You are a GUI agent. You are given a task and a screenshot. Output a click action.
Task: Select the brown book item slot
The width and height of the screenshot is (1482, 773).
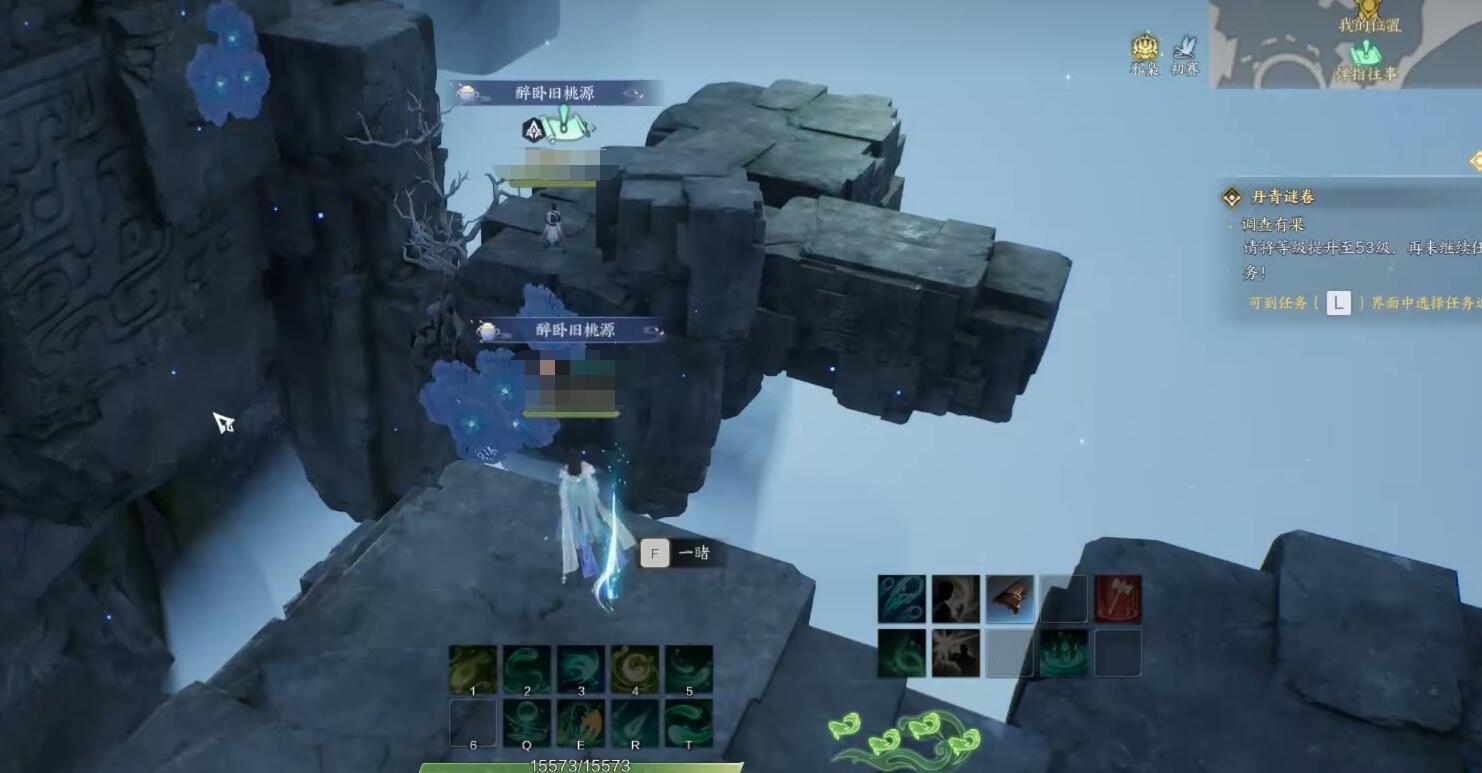(1010, 598)
